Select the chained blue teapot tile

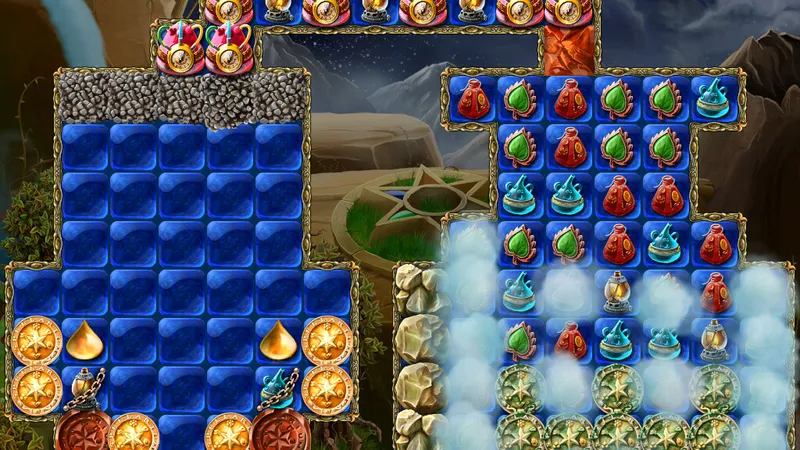[278, 385]
